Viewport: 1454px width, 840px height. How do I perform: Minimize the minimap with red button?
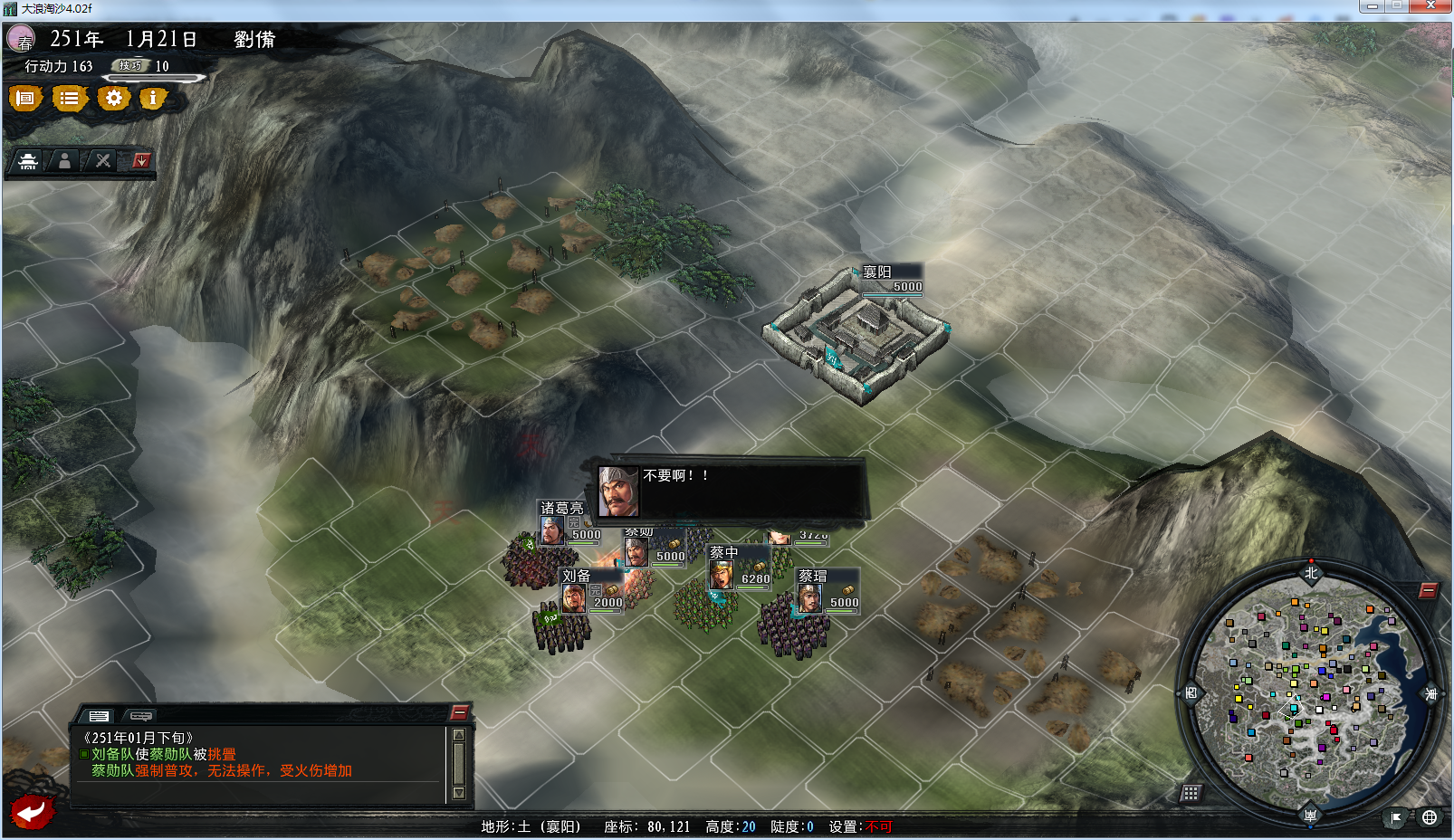(1428, 591)
